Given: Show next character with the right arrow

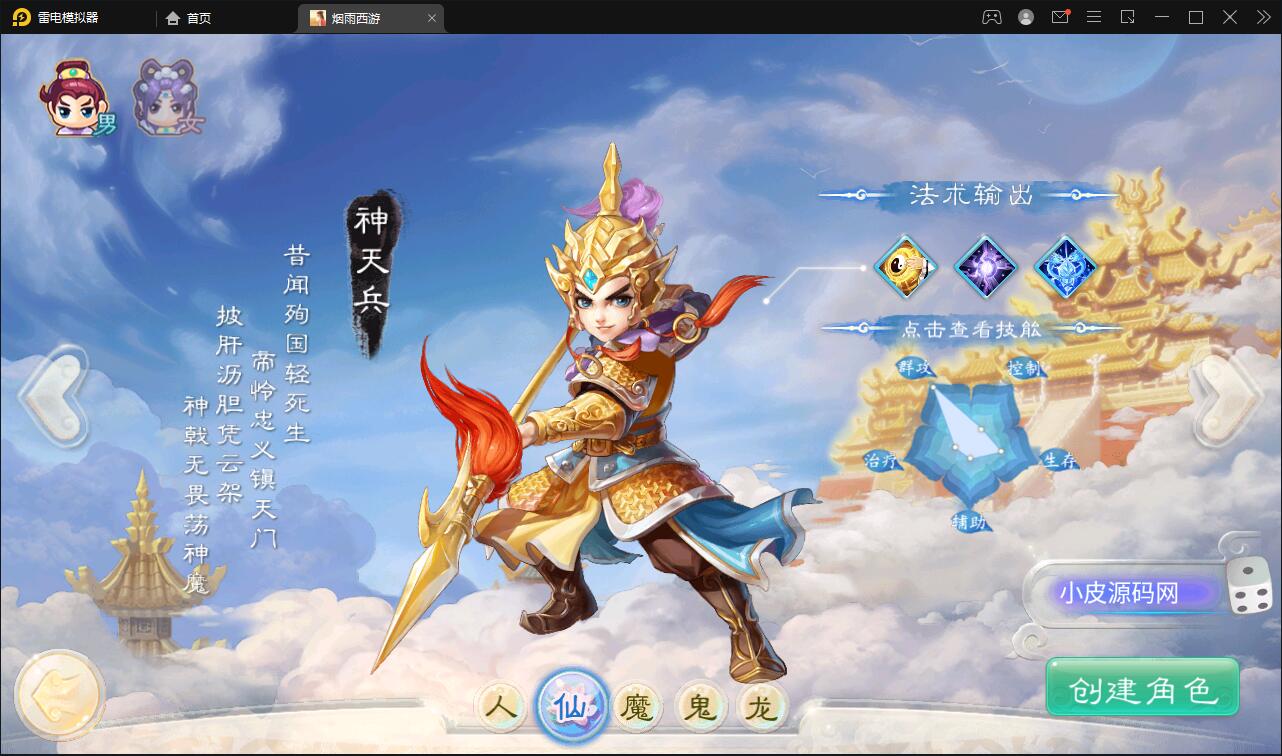Looking at the screenshot, I should [x=1225, y=395].
